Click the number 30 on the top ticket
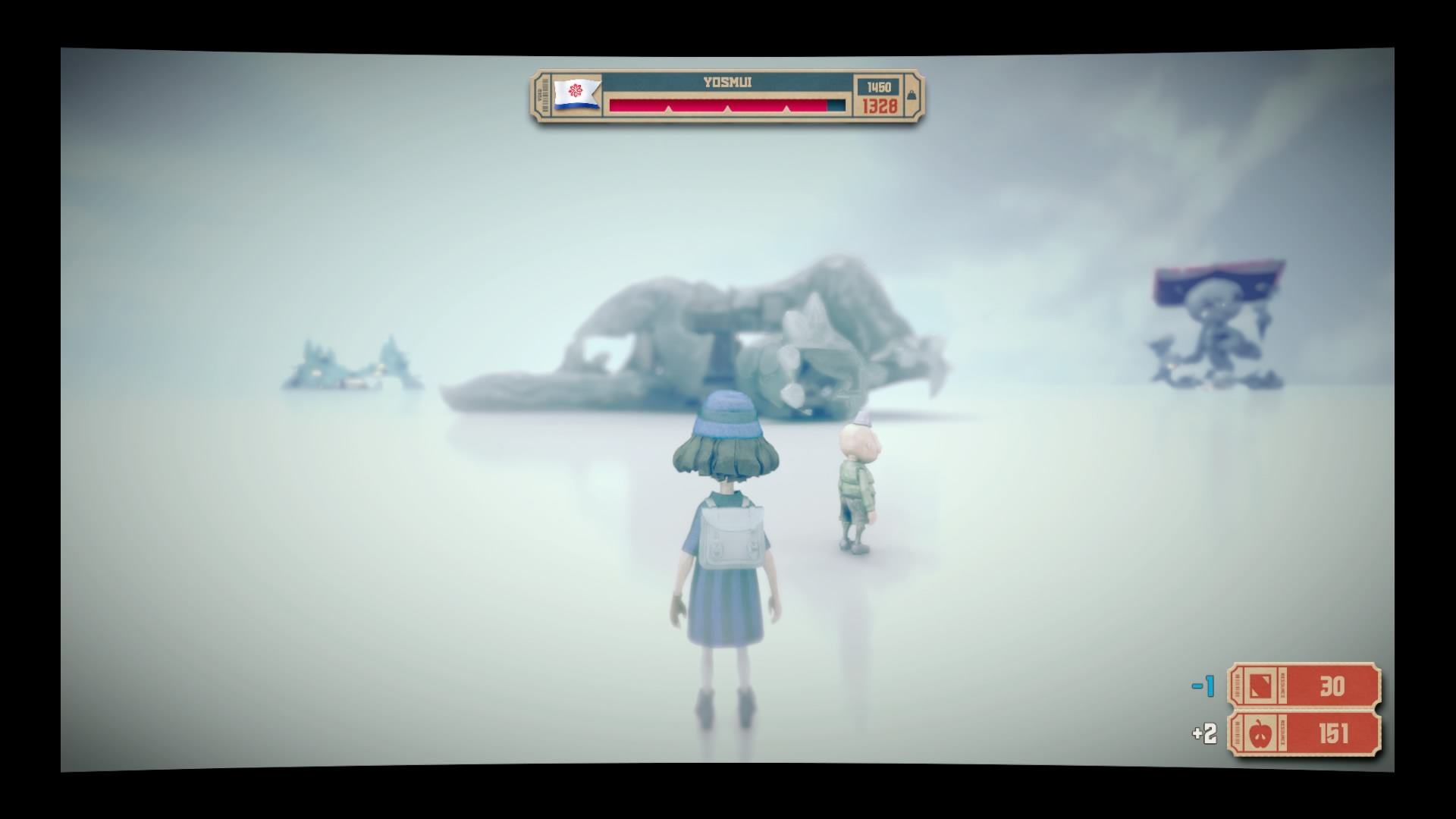Image resolution: width=1456 pixels, height=819 pixels. point(1332,686)
